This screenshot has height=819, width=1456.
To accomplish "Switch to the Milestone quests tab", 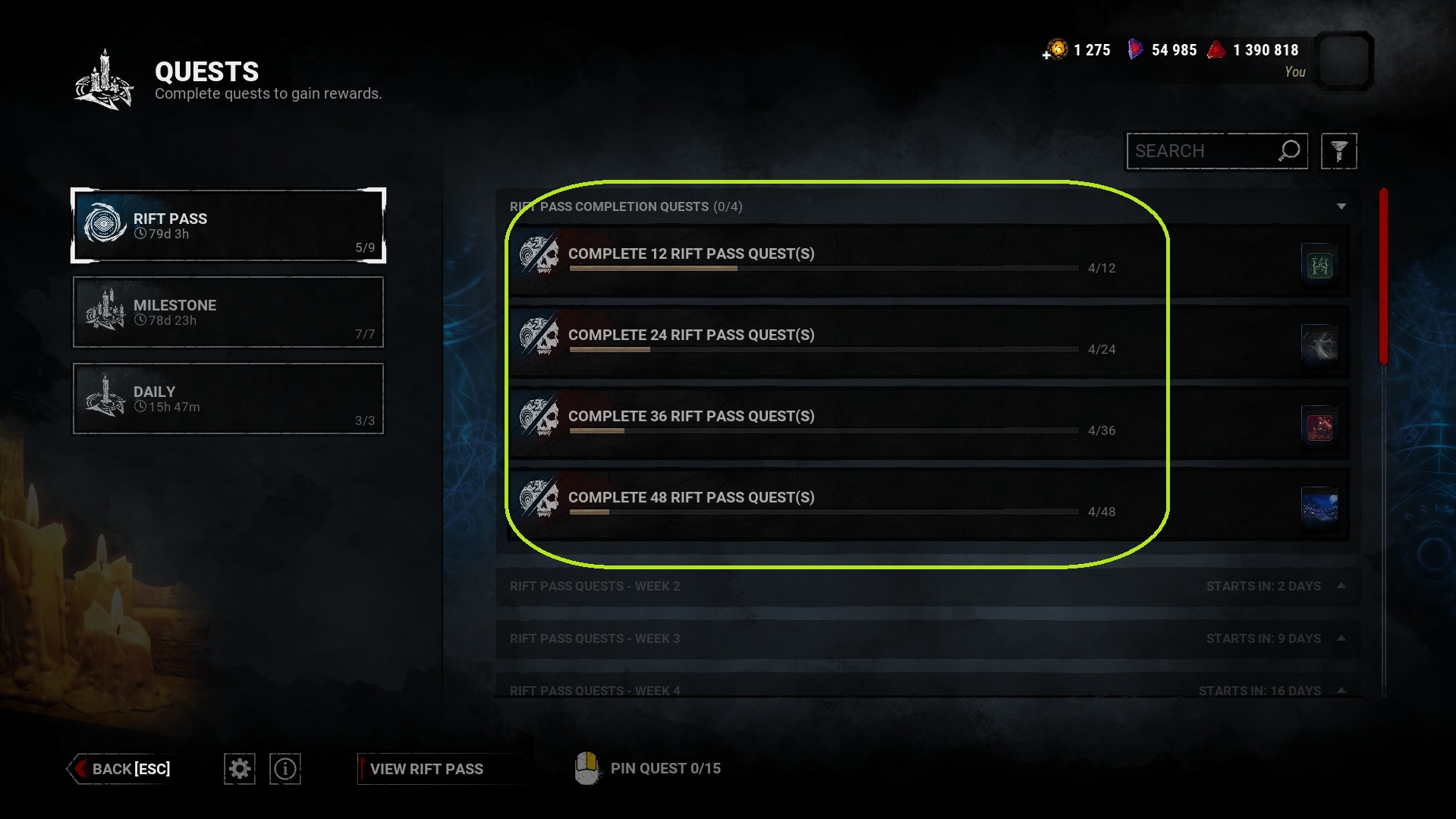I will [228, 311].
